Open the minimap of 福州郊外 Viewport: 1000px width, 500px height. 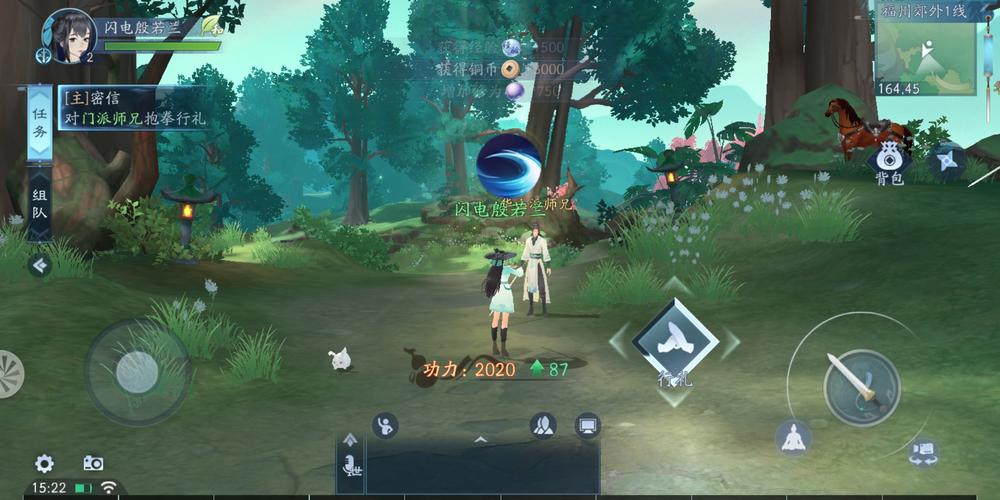tap(925, 52)
